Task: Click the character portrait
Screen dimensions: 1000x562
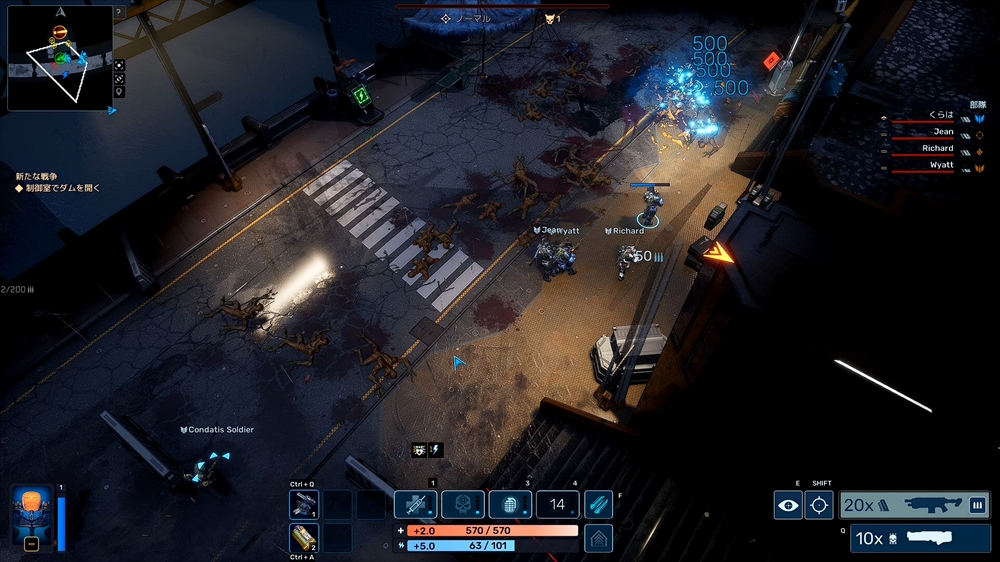Action: pos(31,516)
